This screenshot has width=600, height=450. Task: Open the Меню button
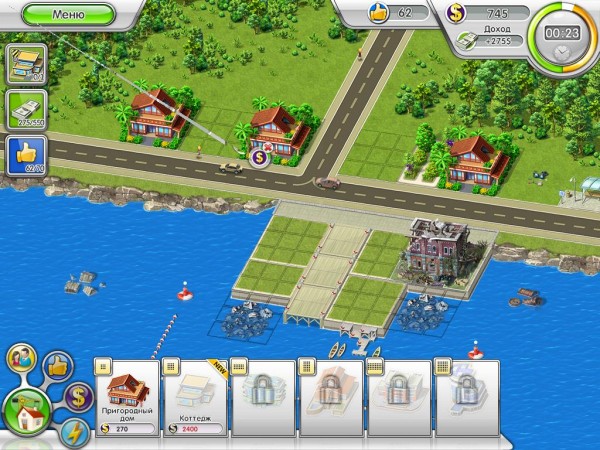coord(66,15)
